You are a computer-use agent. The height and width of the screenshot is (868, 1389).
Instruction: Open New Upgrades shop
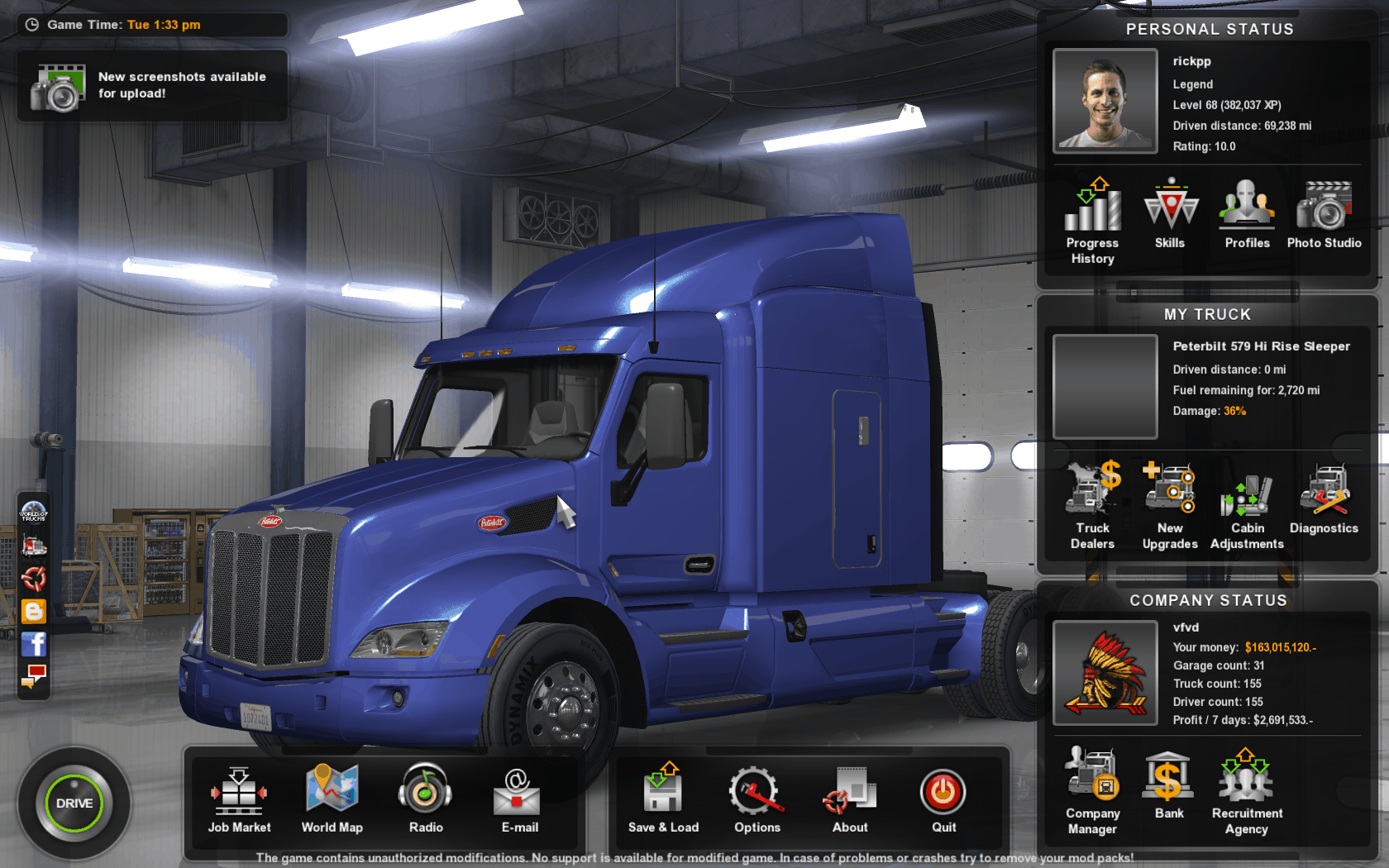1170,504
